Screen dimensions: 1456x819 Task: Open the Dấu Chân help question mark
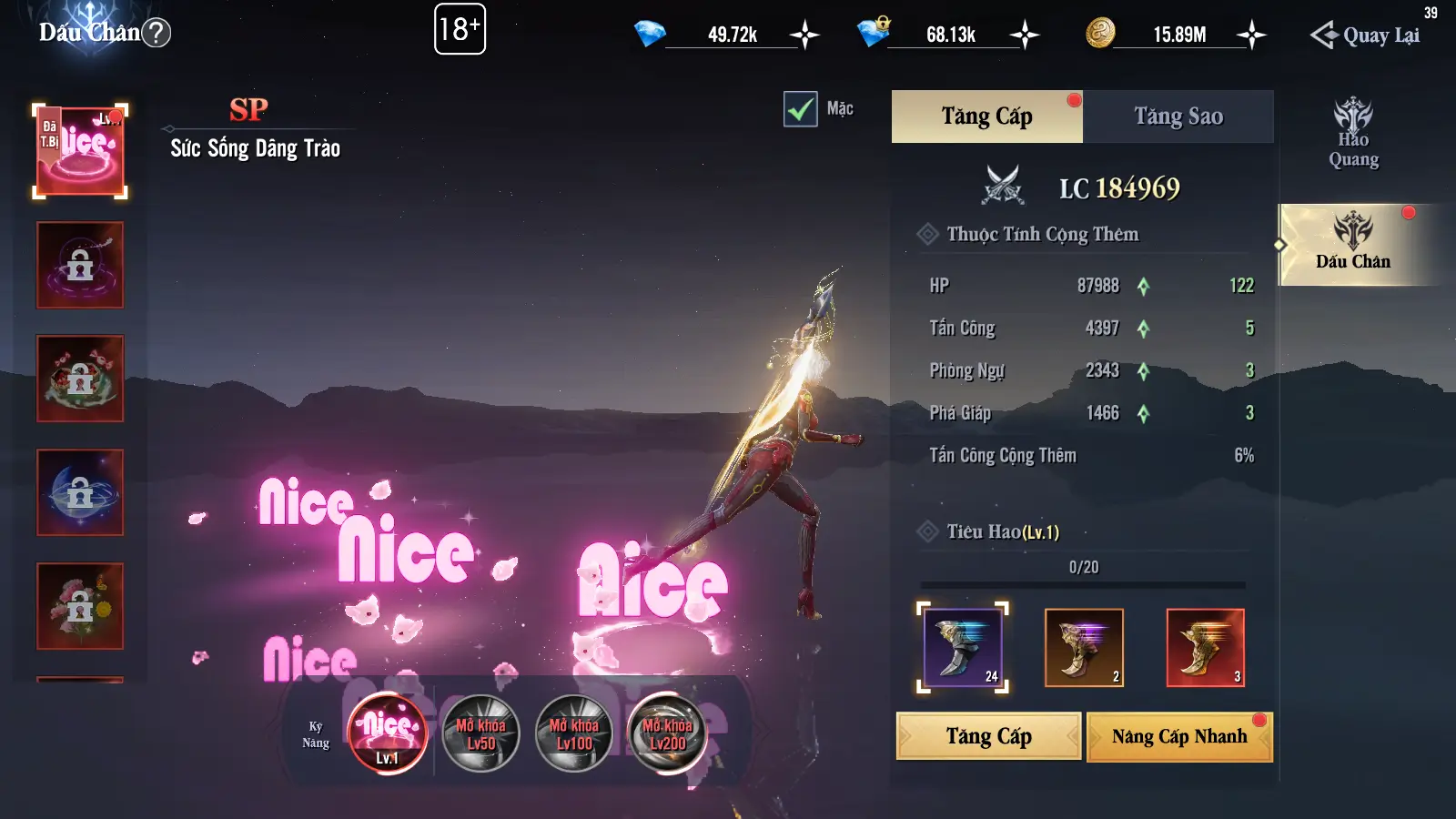(x=157, y=33)
